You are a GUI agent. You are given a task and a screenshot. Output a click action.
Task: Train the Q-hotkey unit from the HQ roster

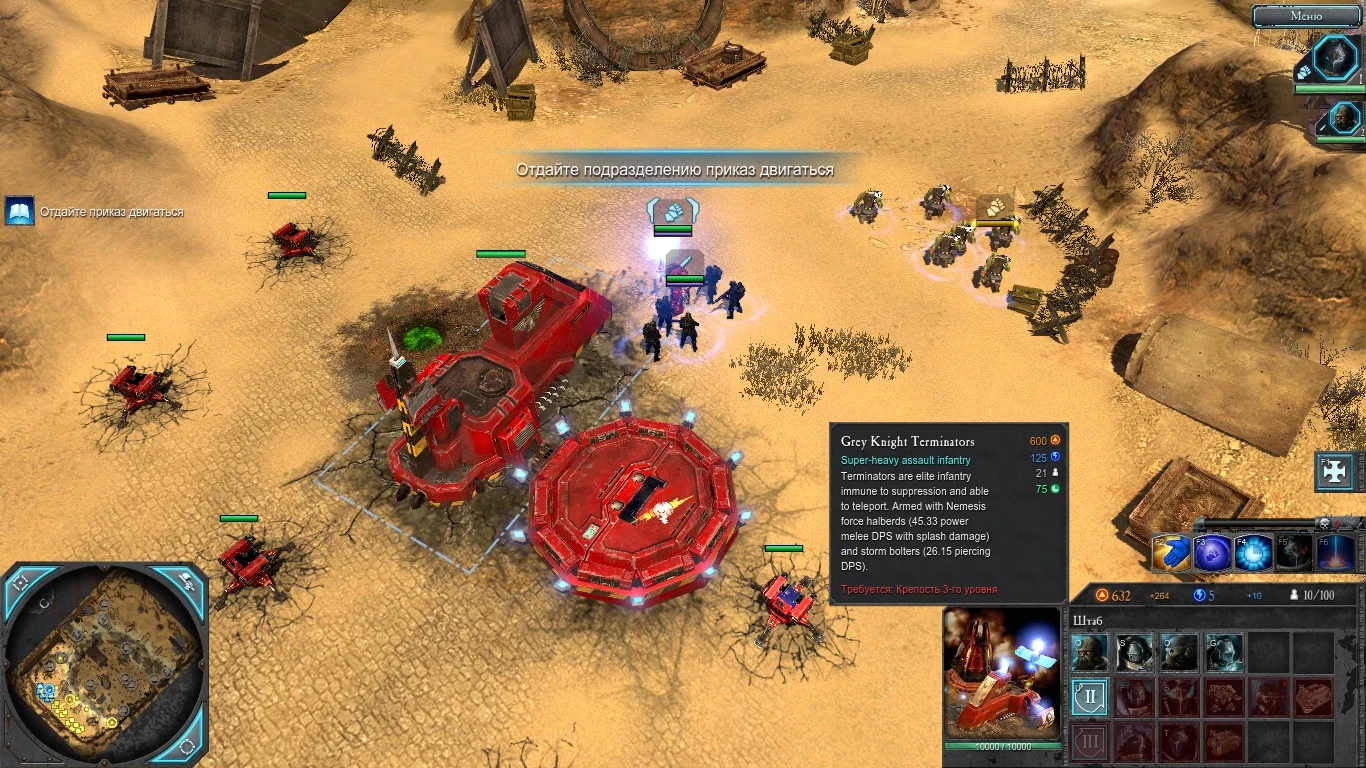click(1089, 651)
